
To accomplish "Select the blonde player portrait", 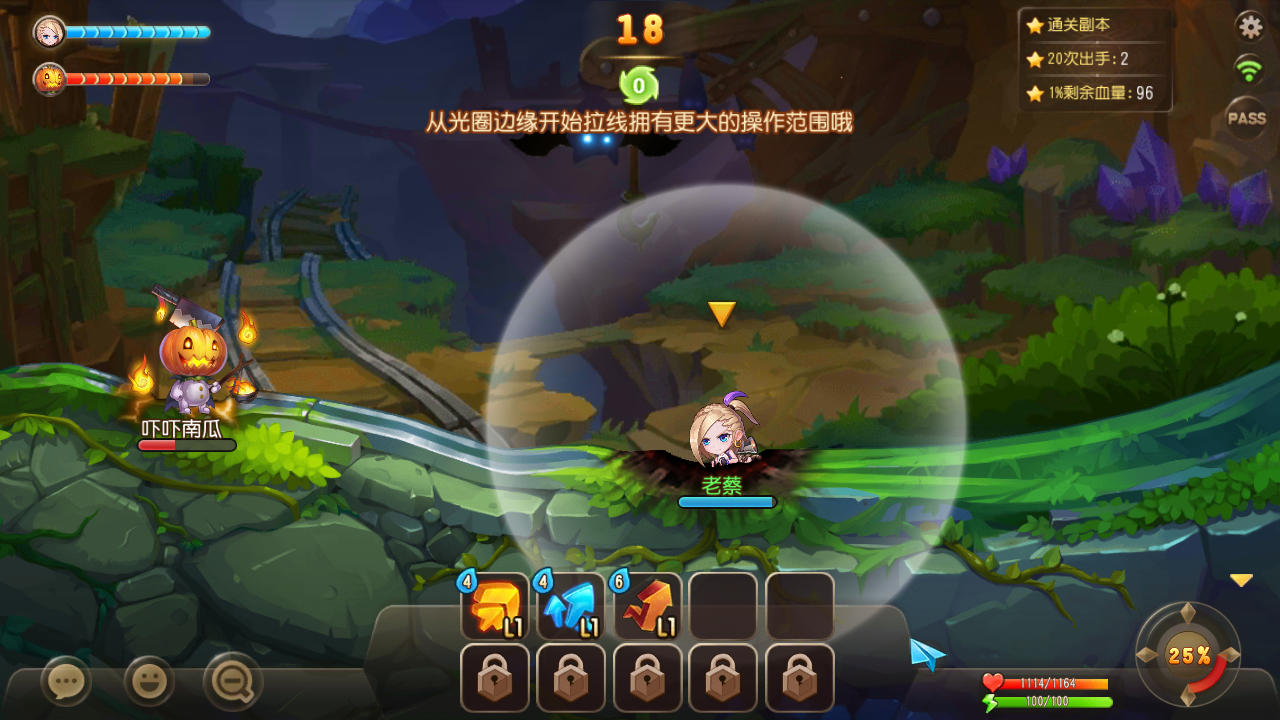I will point(49,32).
